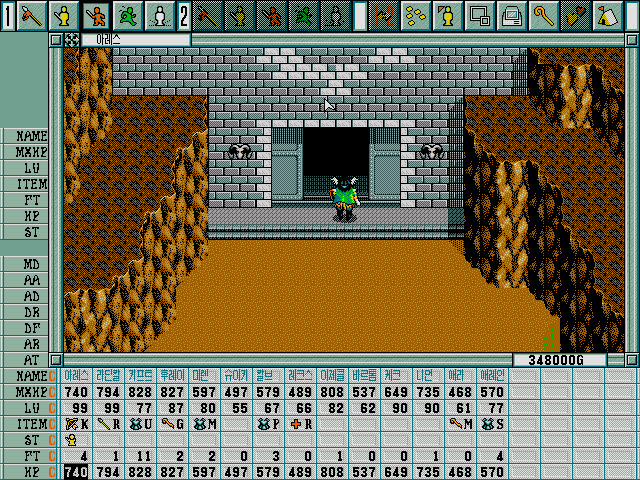The width and height of the screenshot is (640, 480).
Task: Click the red cross item in the ITEM row
Action: click(x=295, y=424)
